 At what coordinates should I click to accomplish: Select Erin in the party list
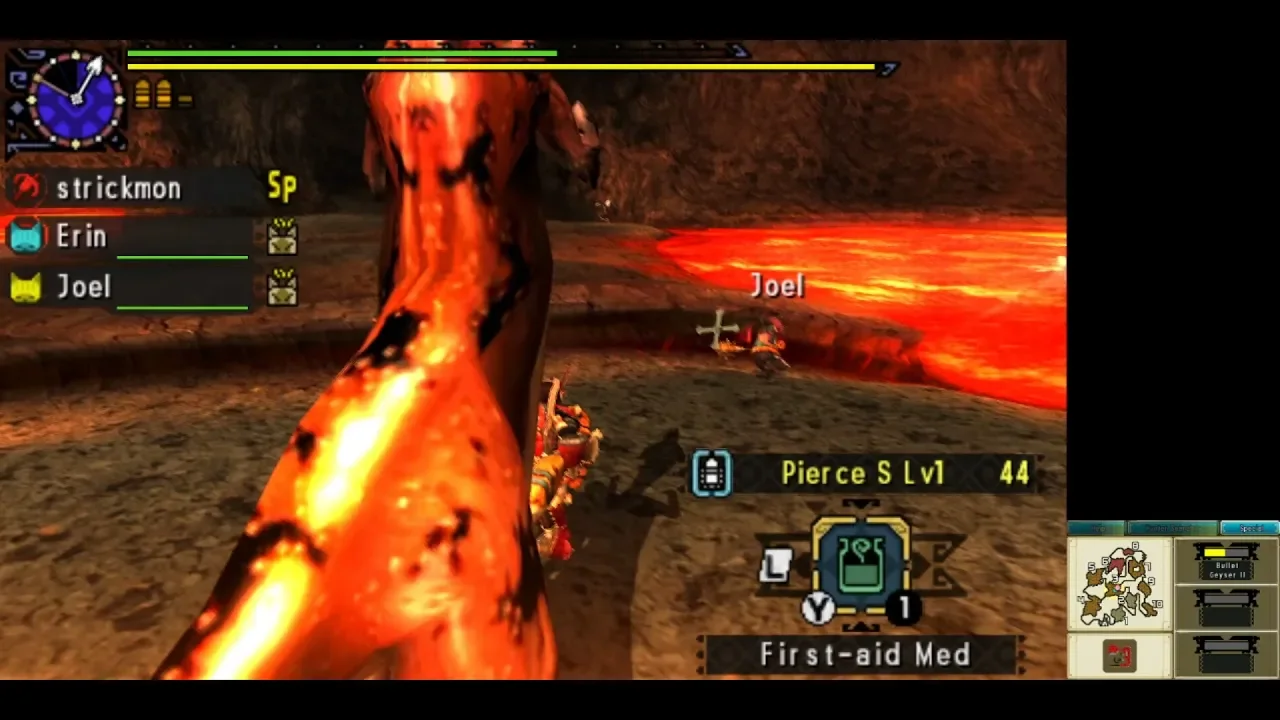(x=82, y=237)
